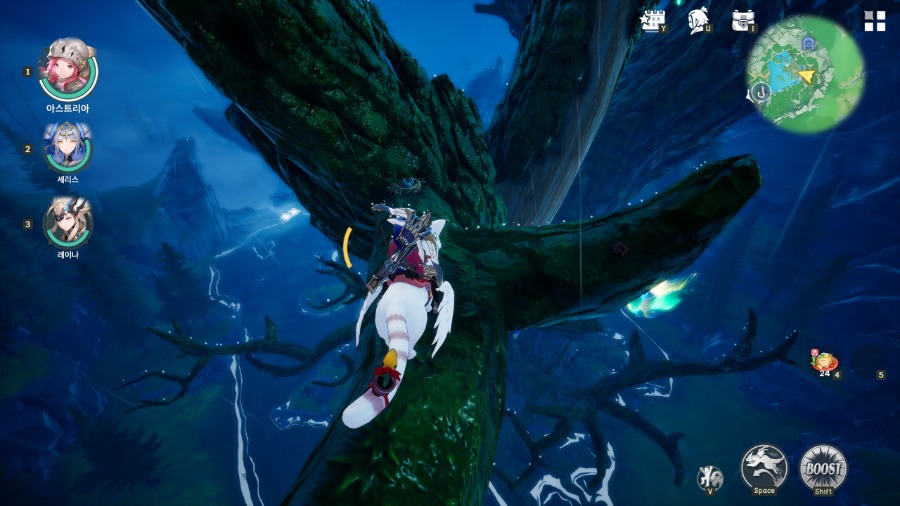This screenshot has height=506, width=900.
Task: Open the calendar events icon
Action: click(653, 20)
